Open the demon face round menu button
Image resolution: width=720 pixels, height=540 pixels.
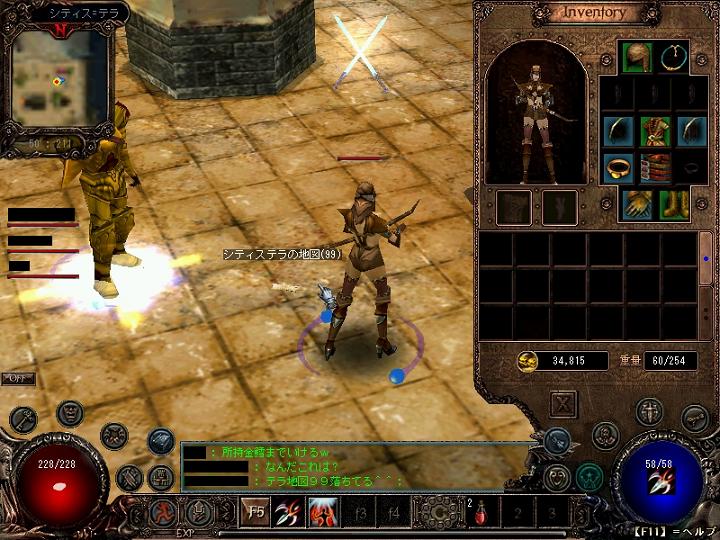pyautogui.click(x=69, y=412)
